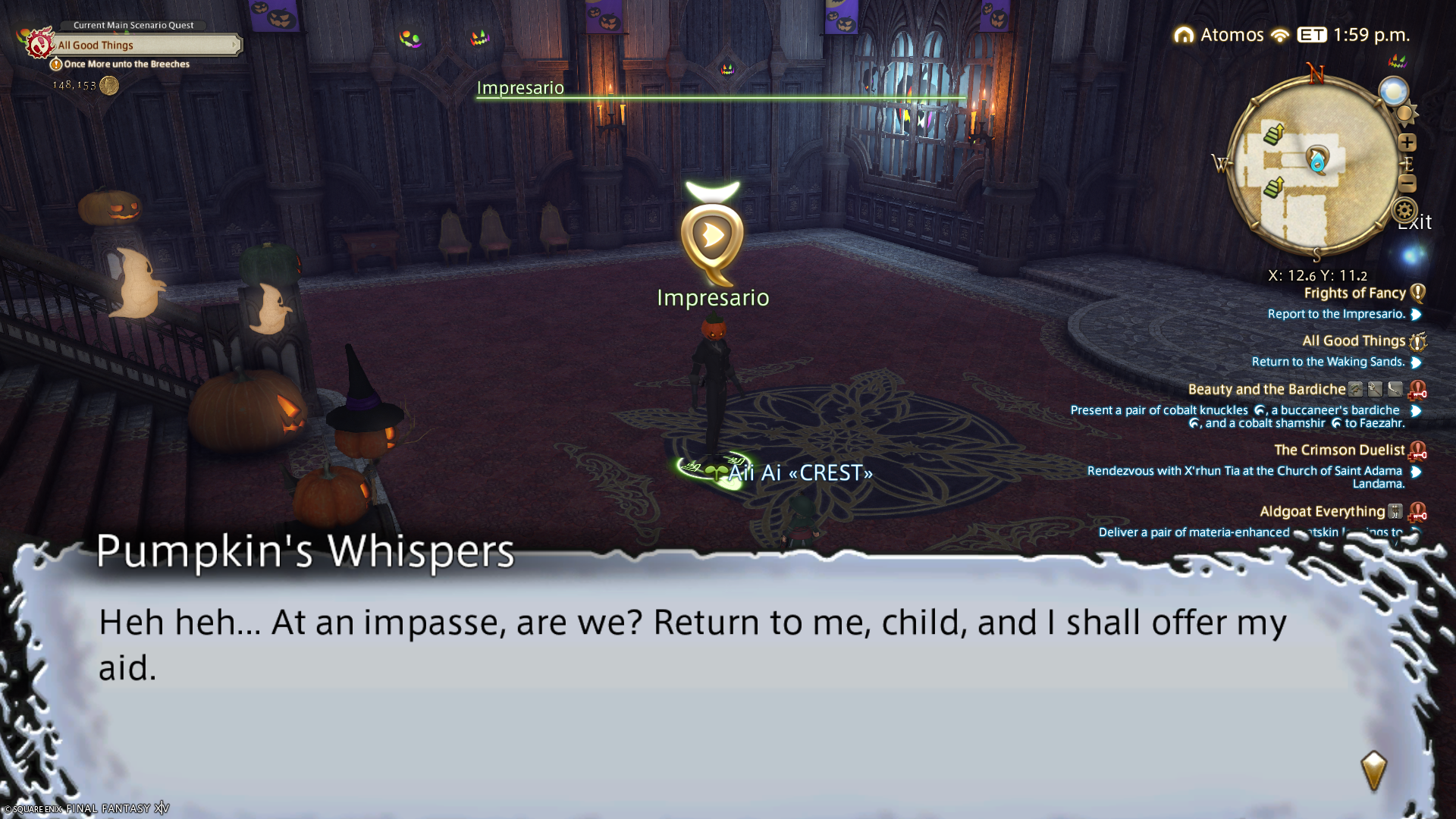1456x819 pixels.
Task: Open the All Good Things main scenario quest
Action: click(x=144, y=45)
